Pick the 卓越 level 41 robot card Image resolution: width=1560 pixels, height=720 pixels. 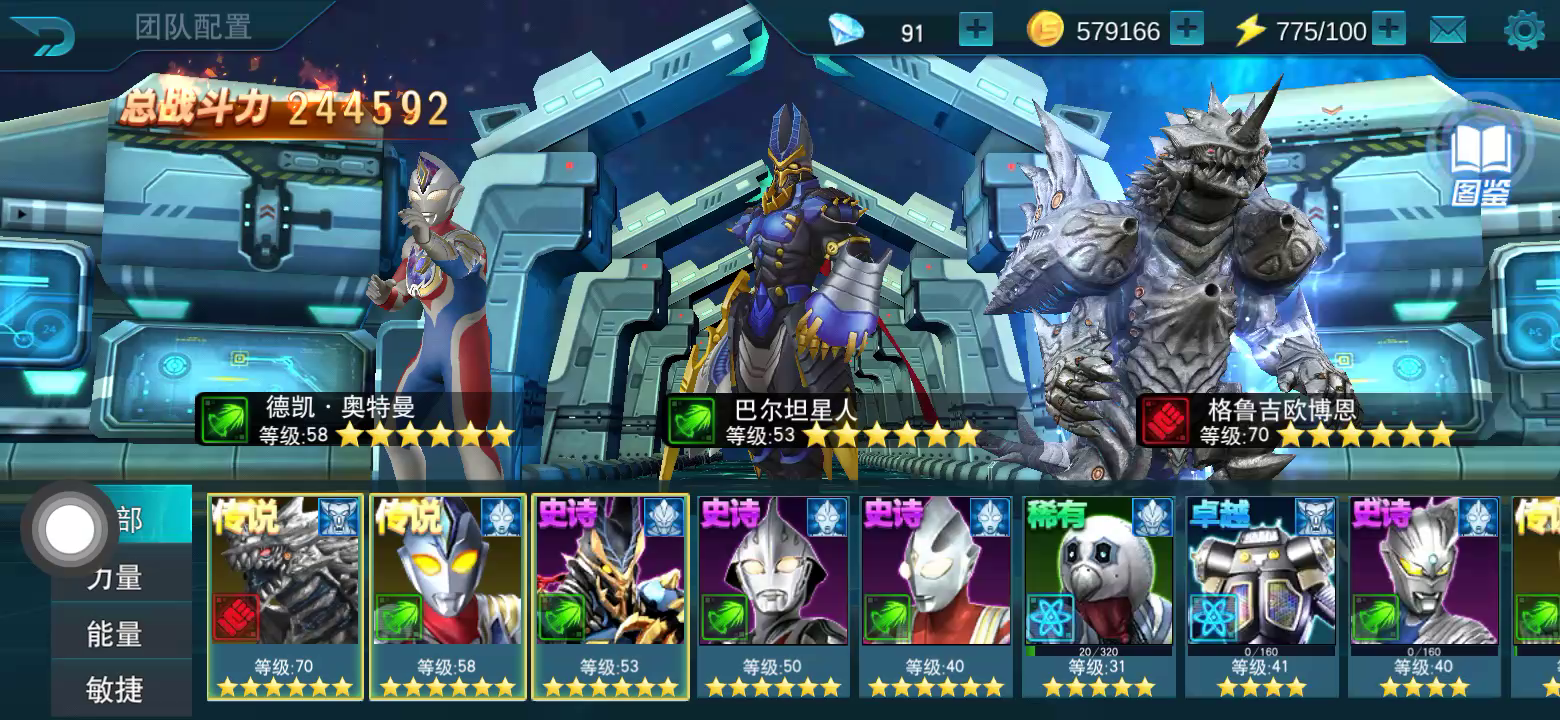click(1261, 596)
